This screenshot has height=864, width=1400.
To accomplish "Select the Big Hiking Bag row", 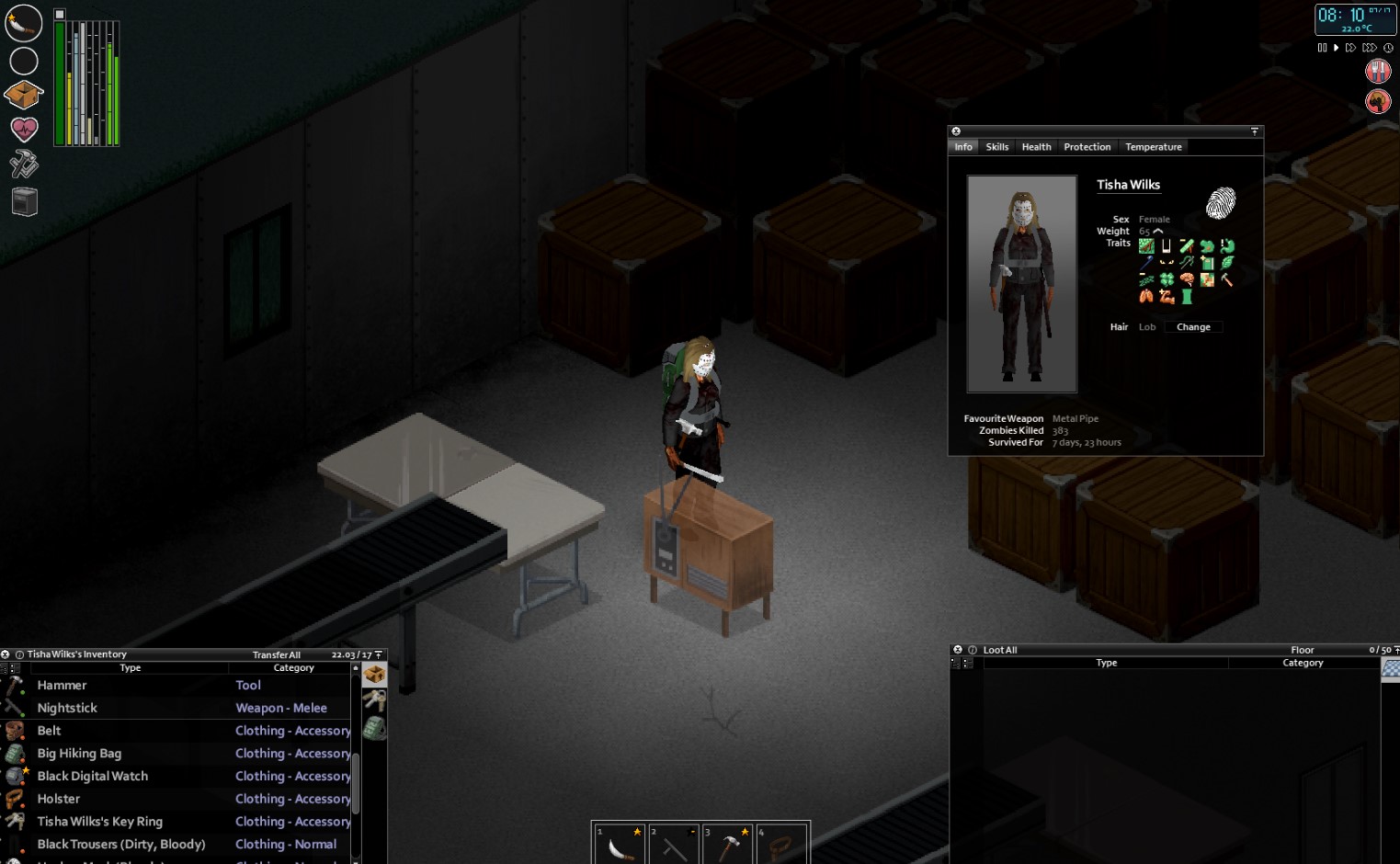I will (x=79, y=754).
